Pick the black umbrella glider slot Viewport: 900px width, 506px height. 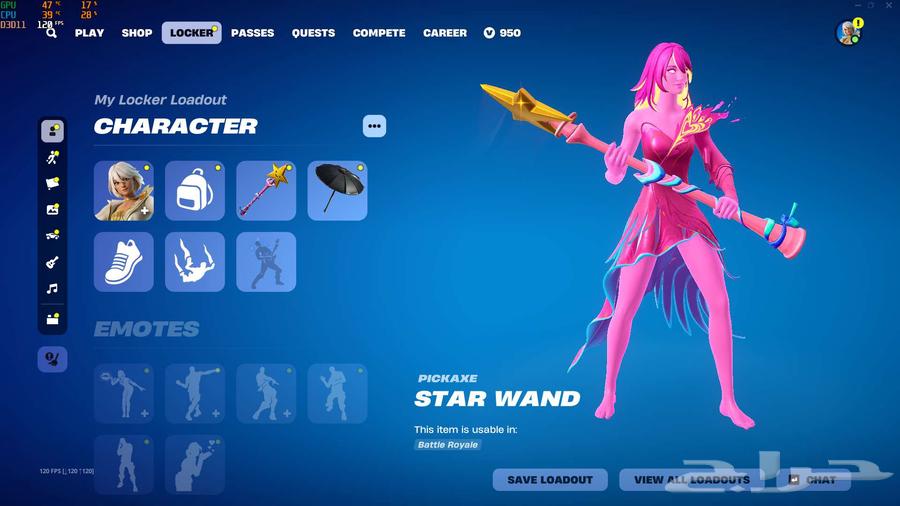pyautogui.click(x=337, y=191)
